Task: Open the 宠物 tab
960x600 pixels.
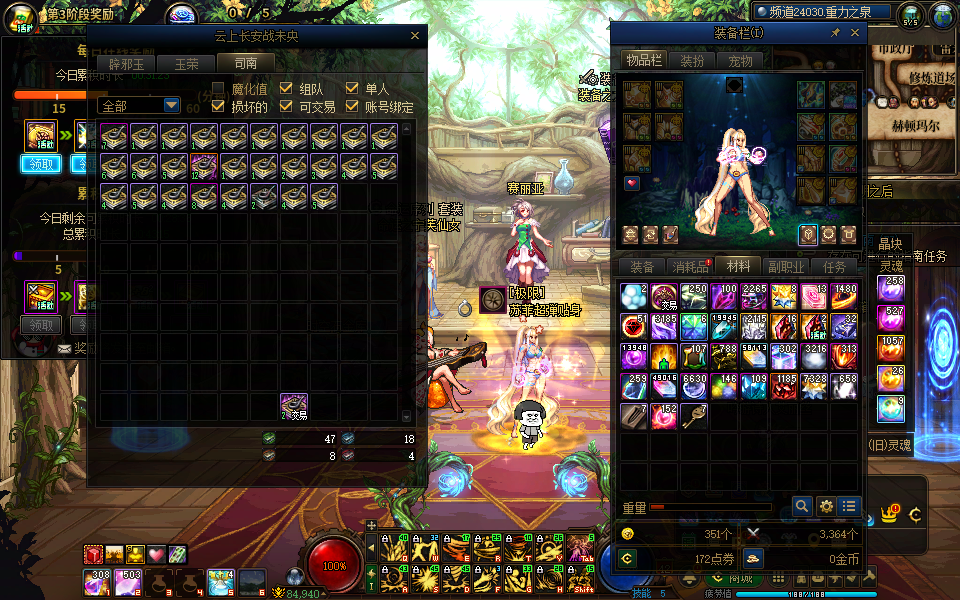Action: (740, 61)
